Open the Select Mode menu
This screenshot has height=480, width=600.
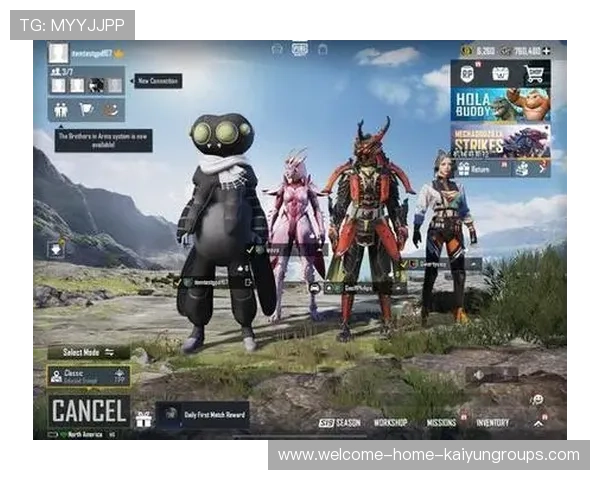click(88, 352)
